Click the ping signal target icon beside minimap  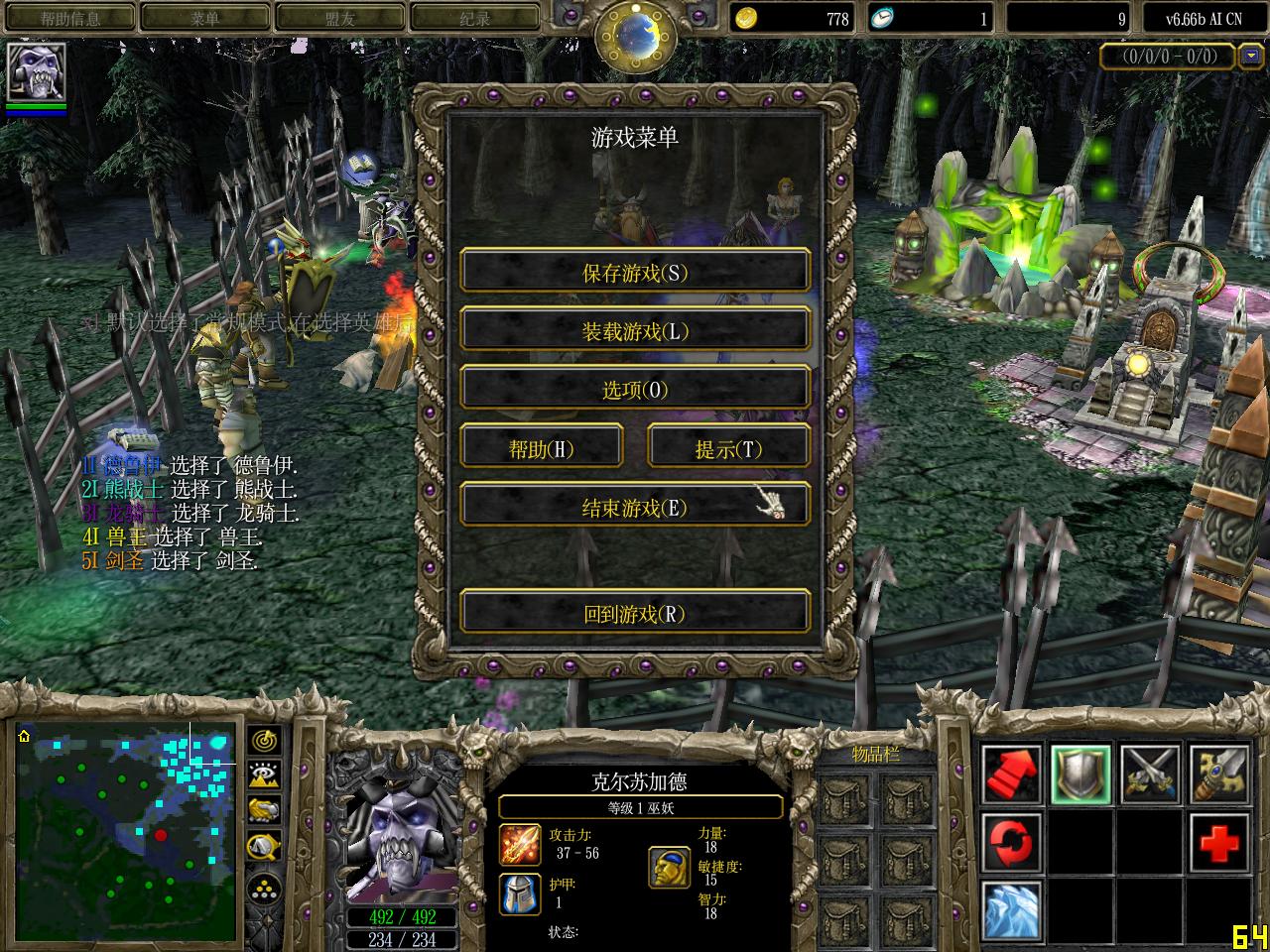[263, 740]
